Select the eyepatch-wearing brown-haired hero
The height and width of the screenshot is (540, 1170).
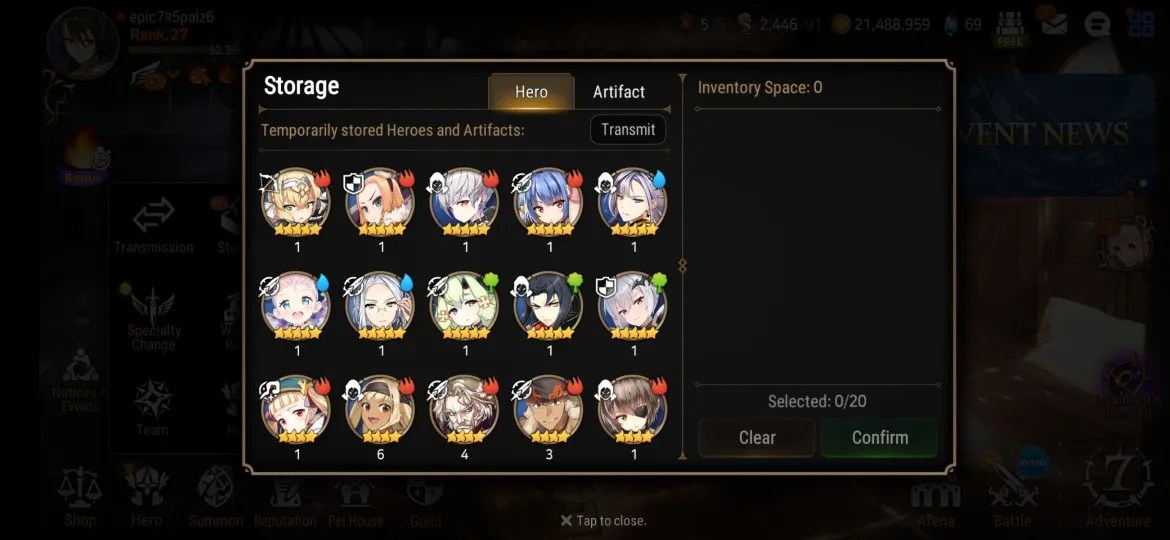coord(633,409)
